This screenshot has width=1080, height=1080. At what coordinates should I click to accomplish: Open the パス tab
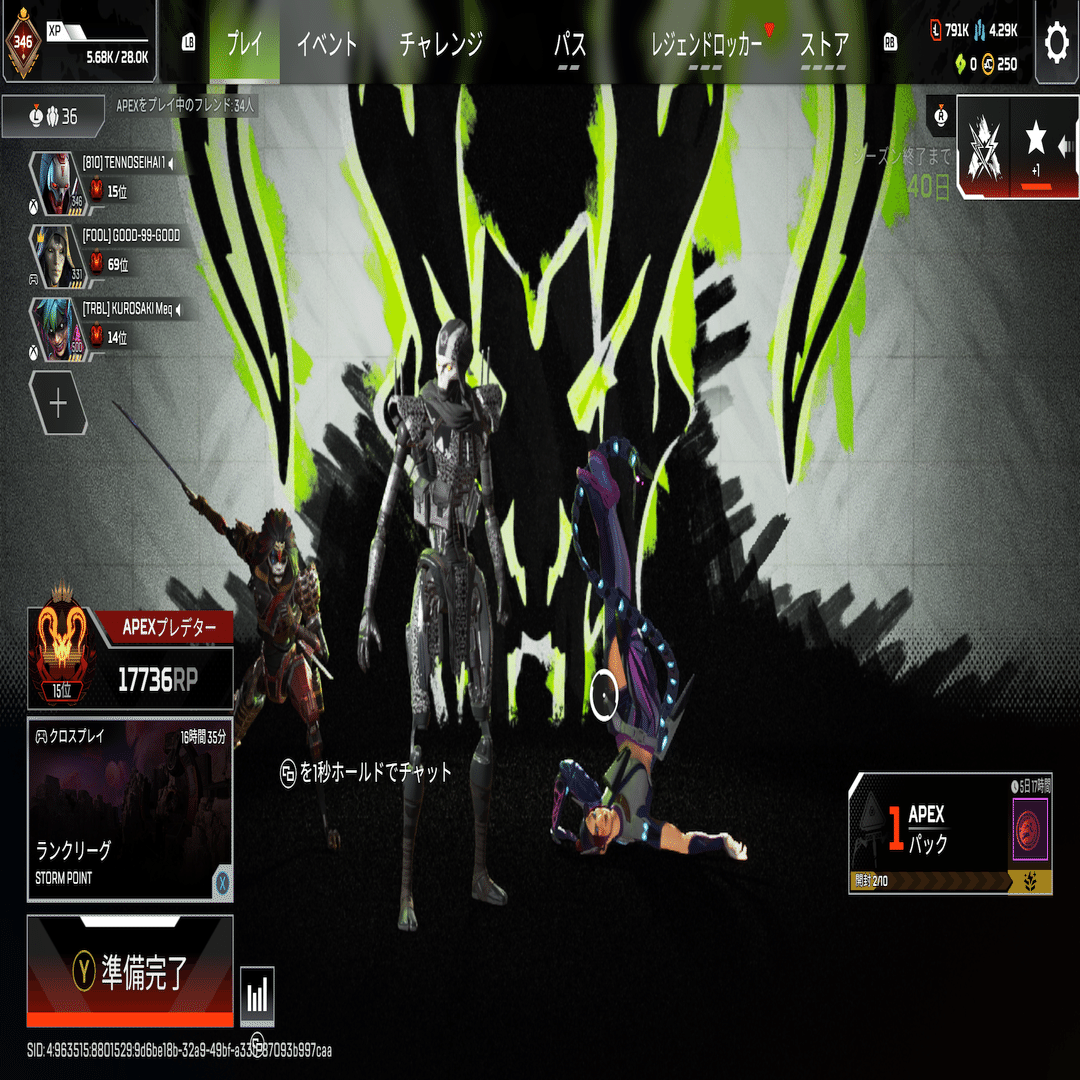[x=569, y=45]
